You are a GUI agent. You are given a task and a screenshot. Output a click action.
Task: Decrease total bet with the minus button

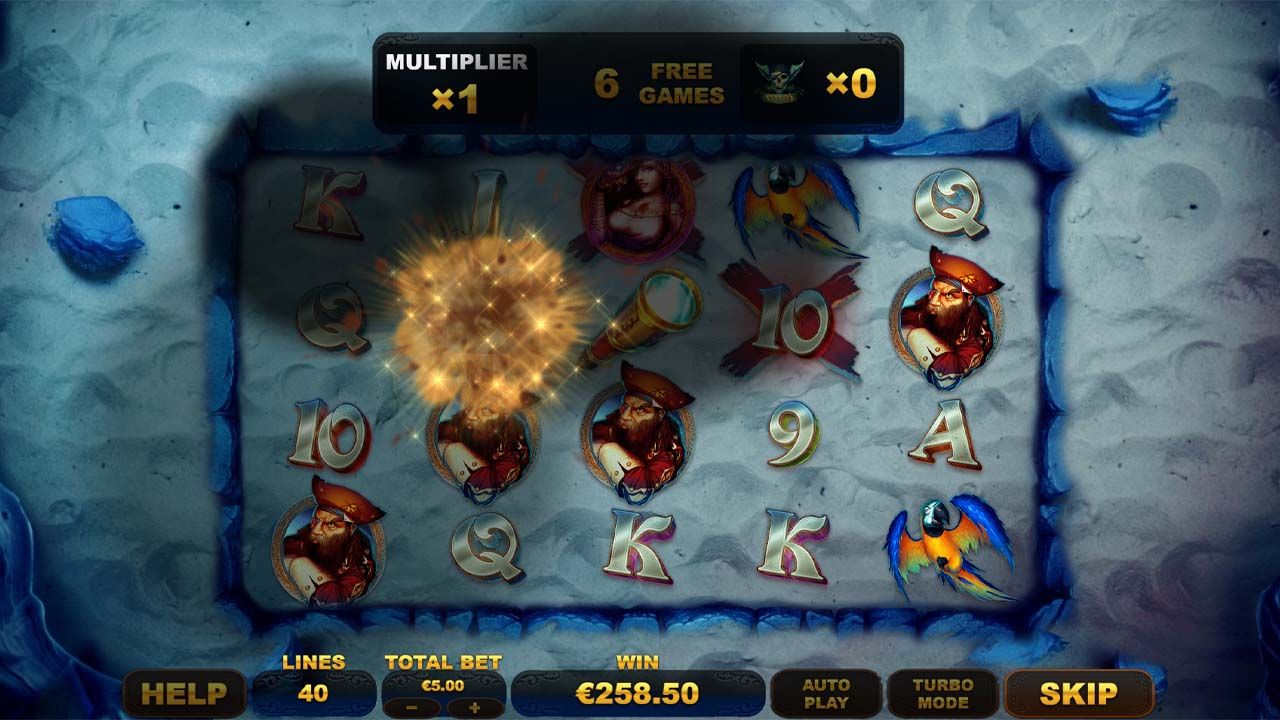pyautogui.click(x=411, y=707)
